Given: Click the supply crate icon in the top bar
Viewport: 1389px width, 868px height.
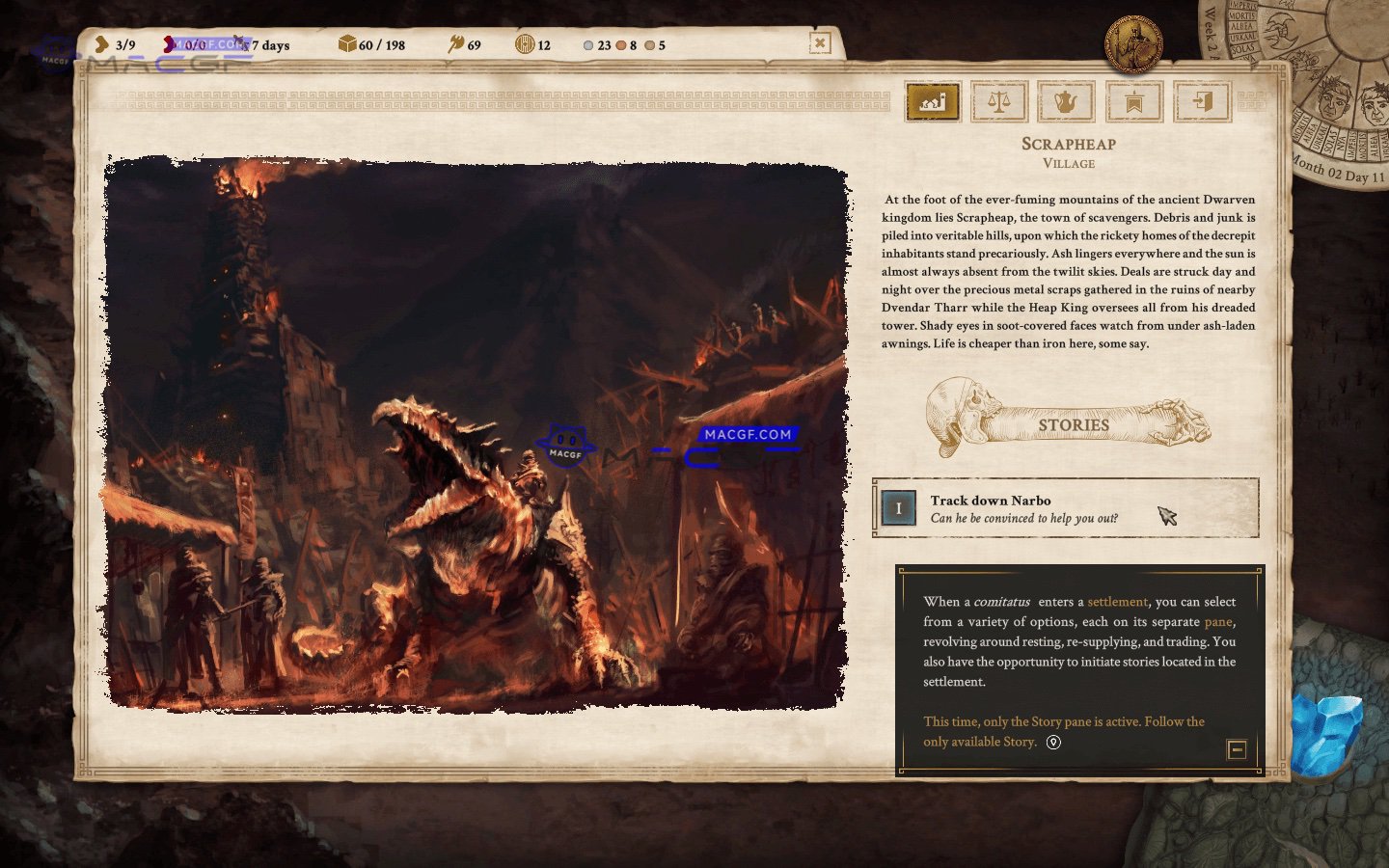Looking at the screenshot, I should (349, 44).
